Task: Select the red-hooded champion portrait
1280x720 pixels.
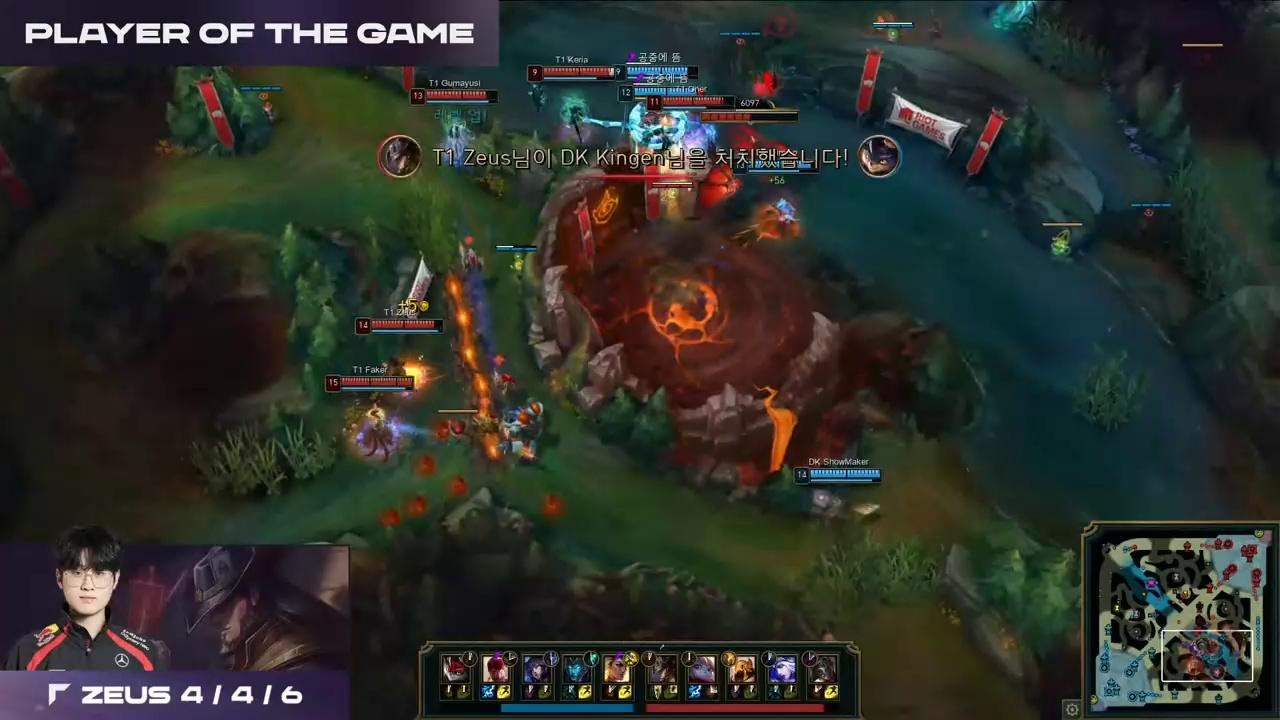Action: coord(455,668)
